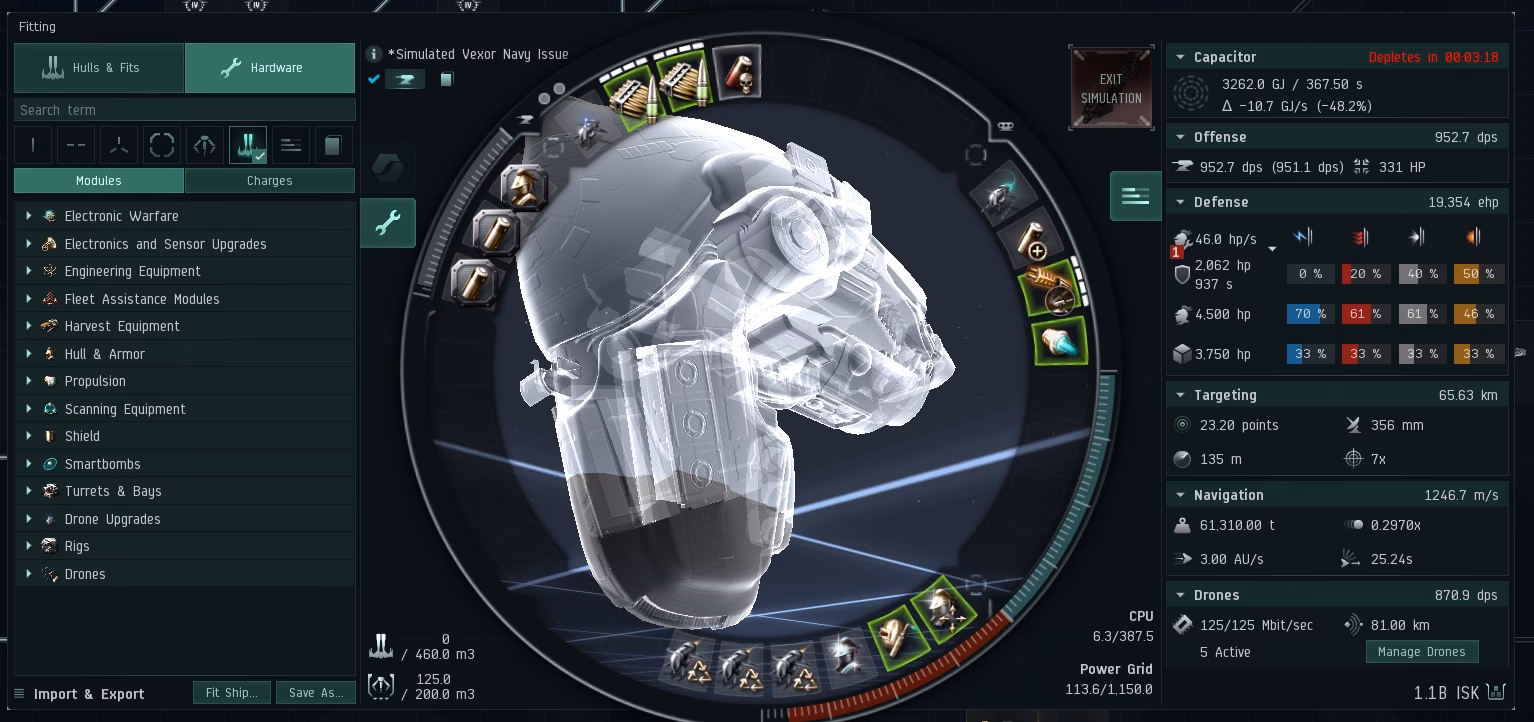The height and width of the screenshot is (722, 1534).
Task: Click the wrench fitting icon left of the hull
Action: (x=388, y=223)
